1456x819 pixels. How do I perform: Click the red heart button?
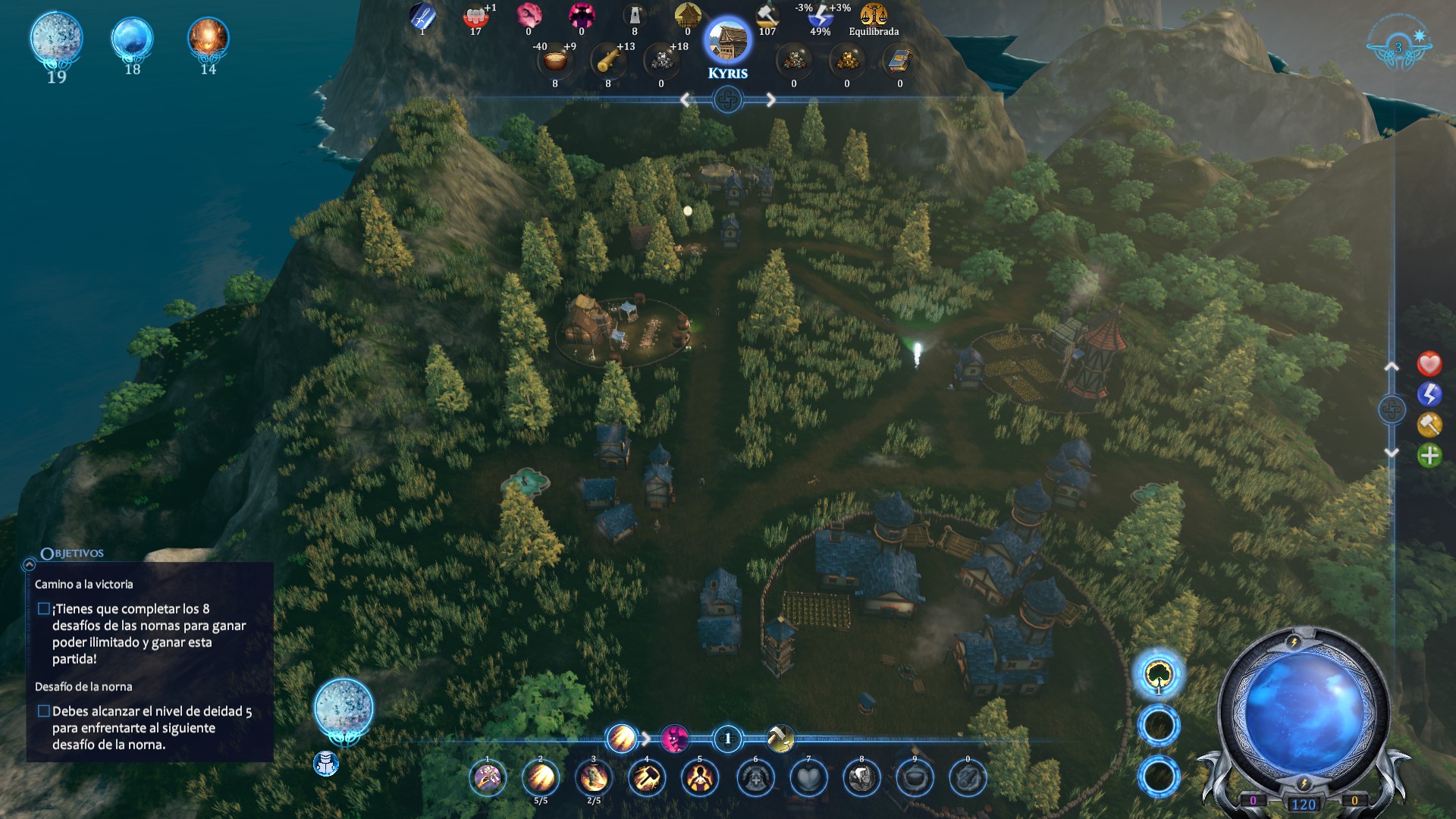(1429, 364)
